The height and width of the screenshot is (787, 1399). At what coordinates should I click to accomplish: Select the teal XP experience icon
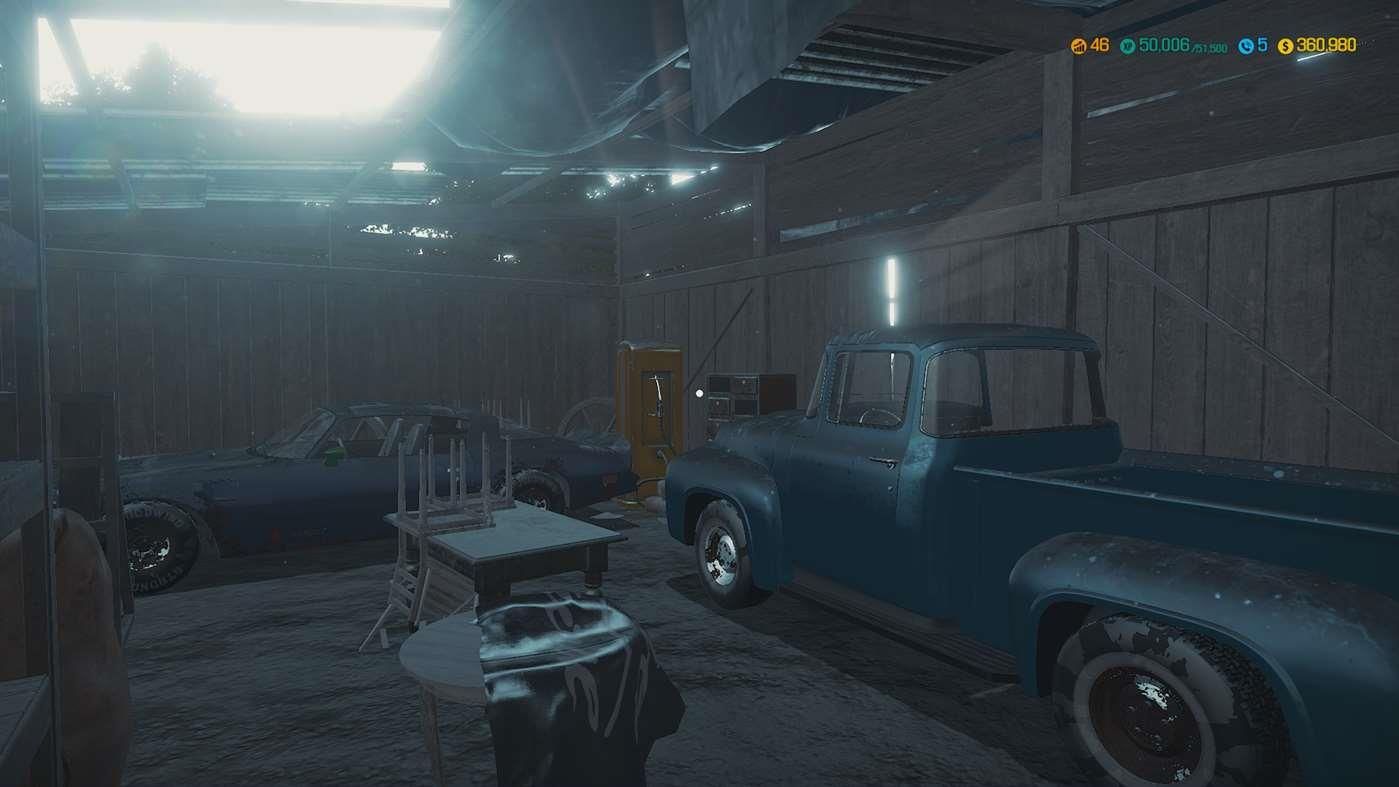point(1126,45)
